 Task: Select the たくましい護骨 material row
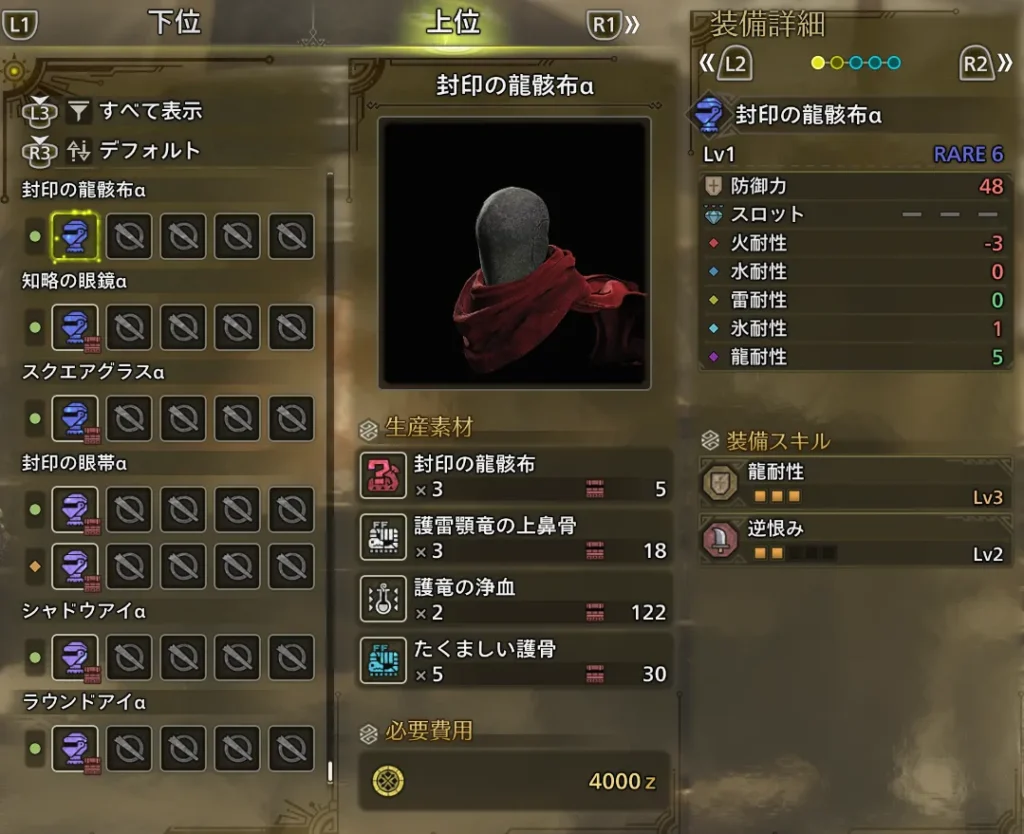pos(515,661)
